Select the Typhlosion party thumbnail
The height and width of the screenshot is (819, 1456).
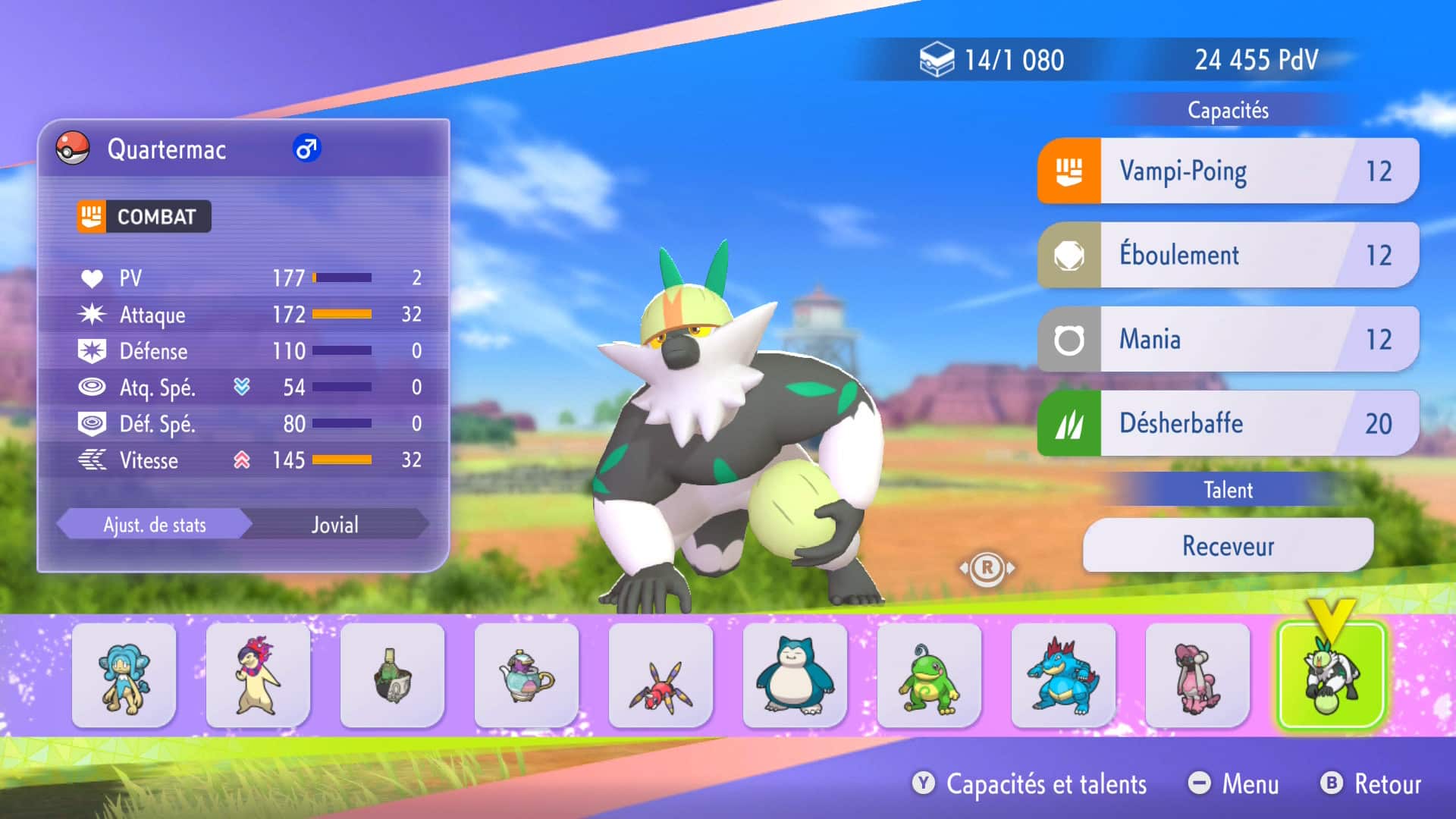click(x=258, y=677)
